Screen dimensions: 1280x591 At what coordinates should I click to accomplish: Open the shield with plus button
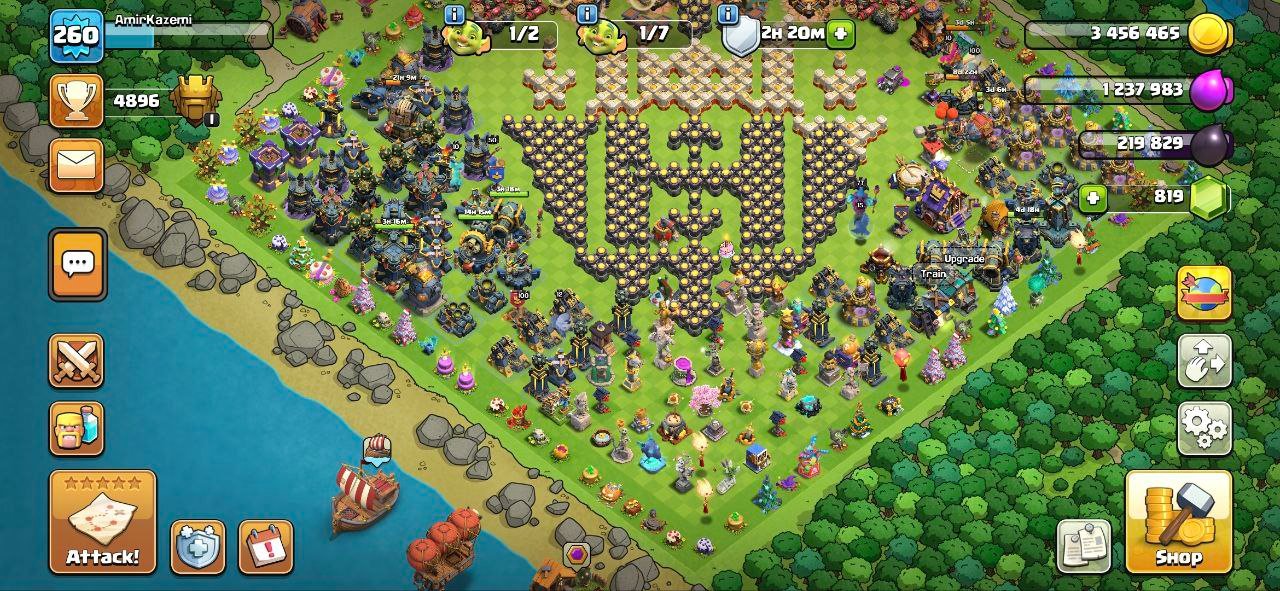click(x=197, y=547)
